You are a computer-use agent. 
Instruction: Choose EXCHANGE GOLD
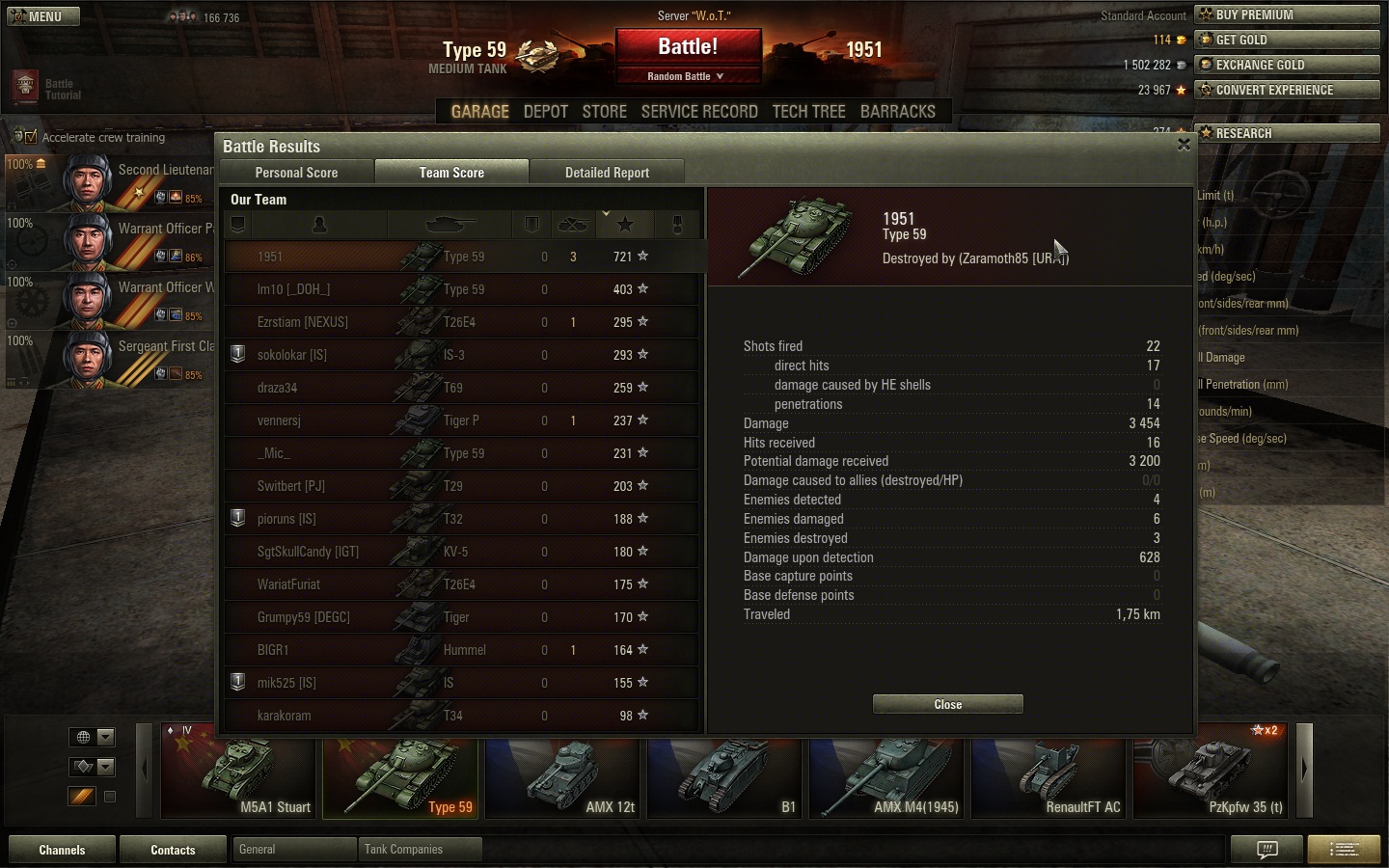[x=1286, y=65]
